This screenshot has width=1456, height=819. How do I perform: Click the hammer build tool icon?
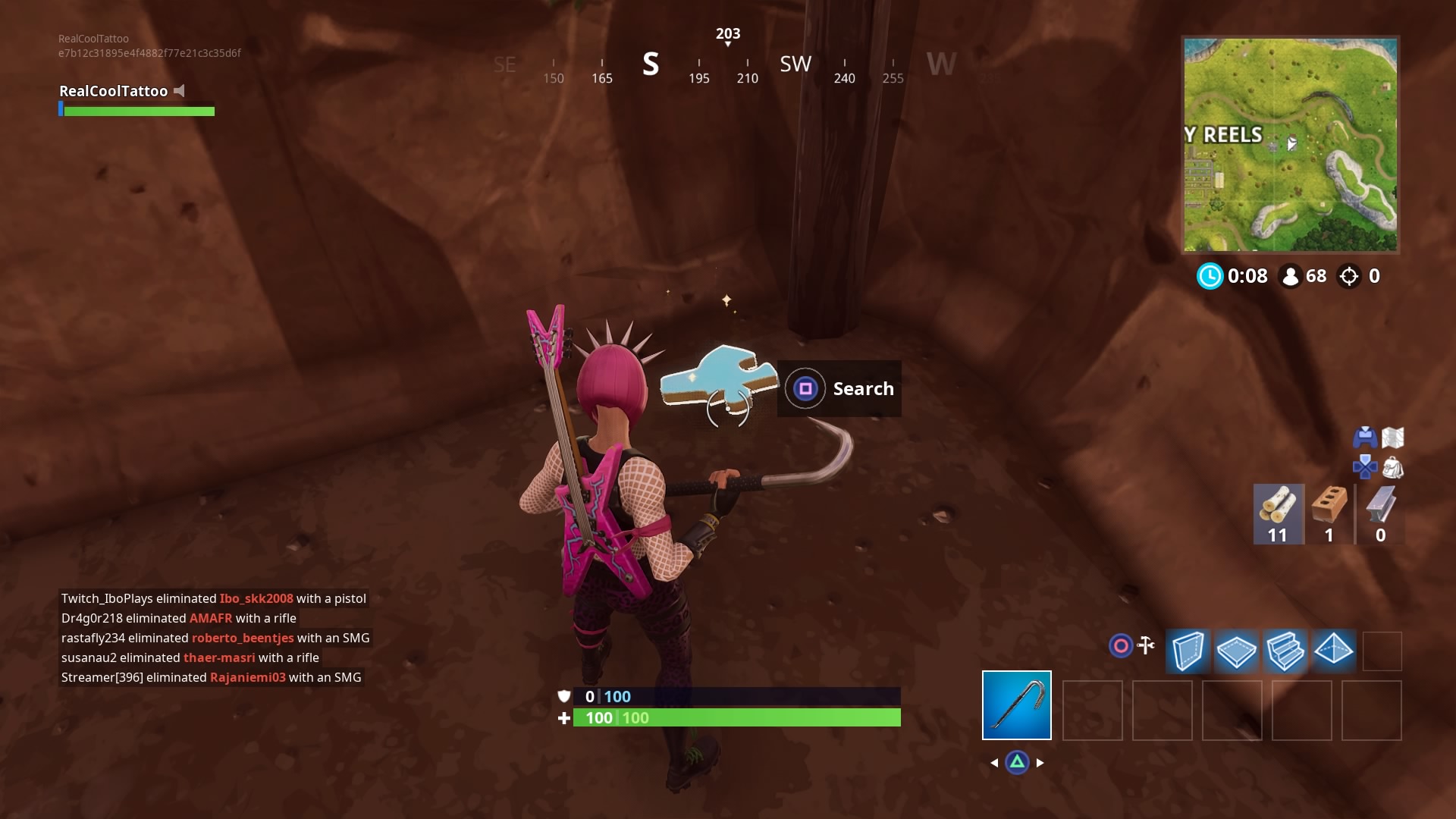coord(1145,645)
